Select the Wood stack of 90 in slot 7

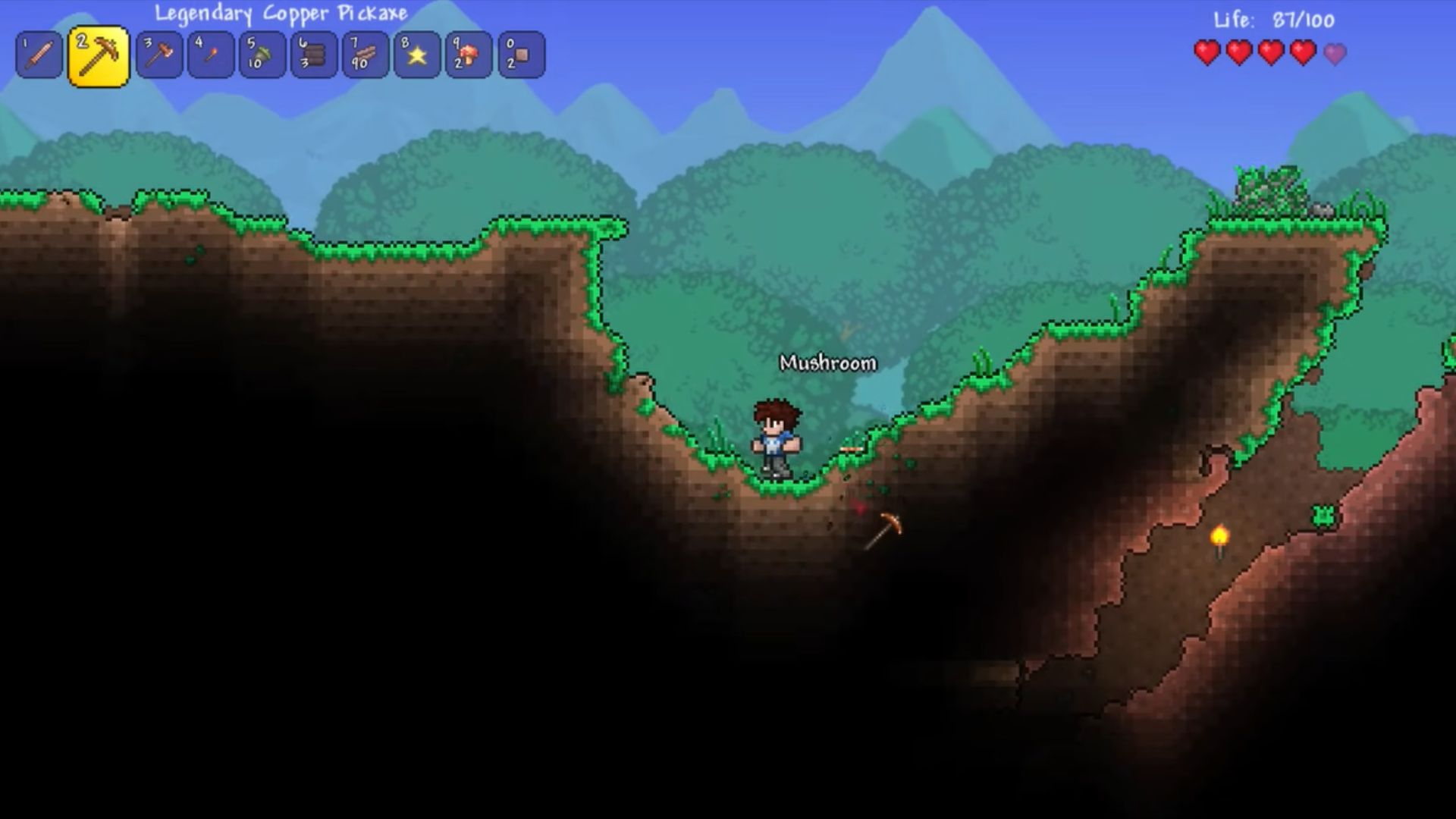click(x=365, y=55)
